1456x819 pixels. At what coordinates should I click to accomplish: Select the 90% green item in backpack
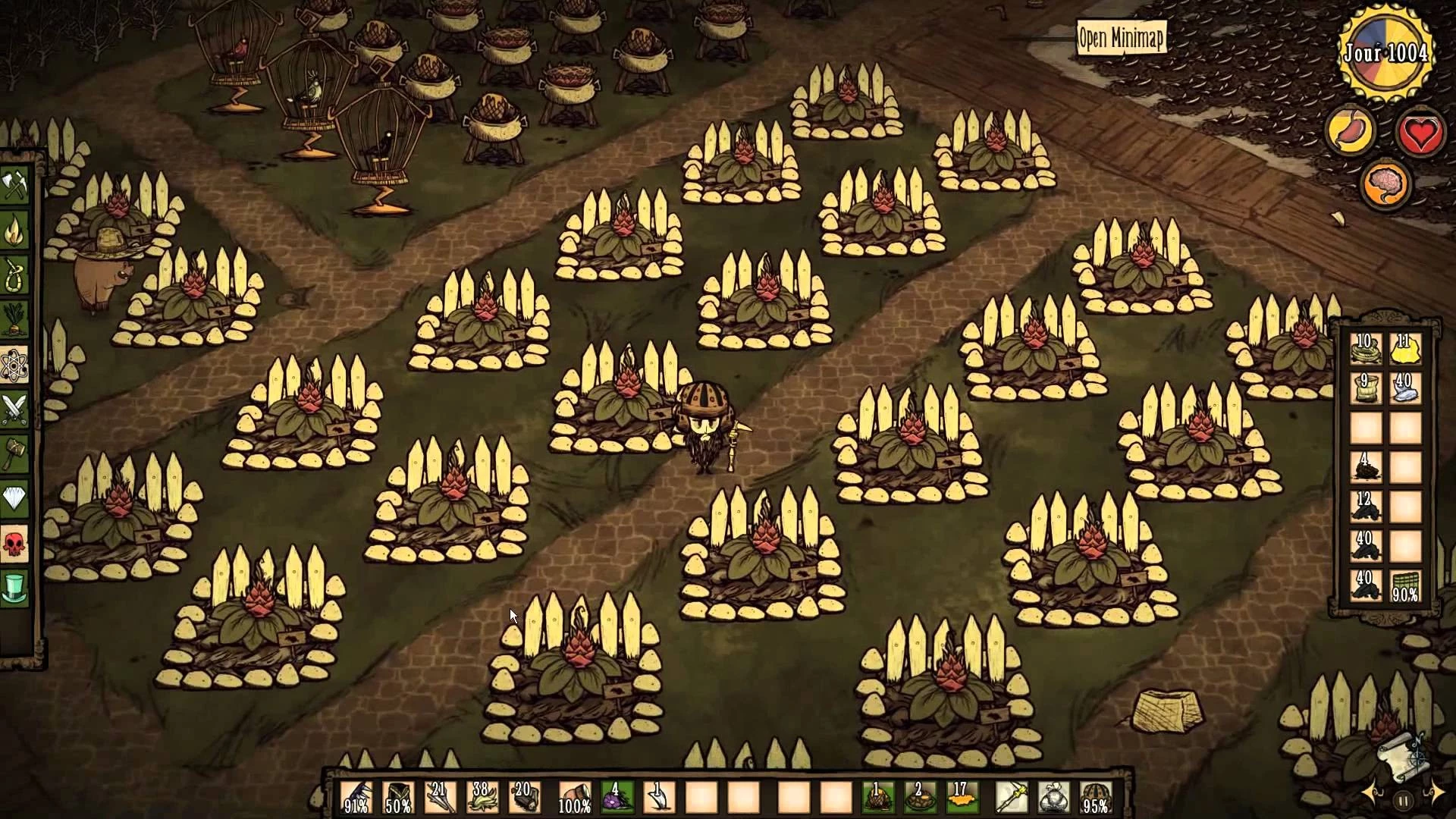coord(1404,586)
